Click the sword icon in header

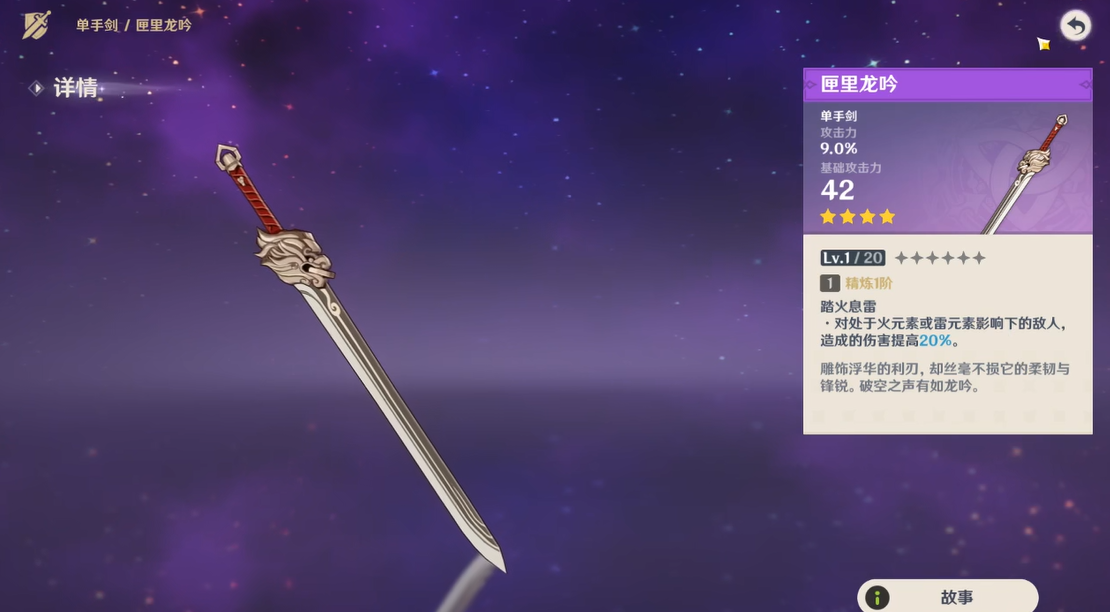point(37,25)
